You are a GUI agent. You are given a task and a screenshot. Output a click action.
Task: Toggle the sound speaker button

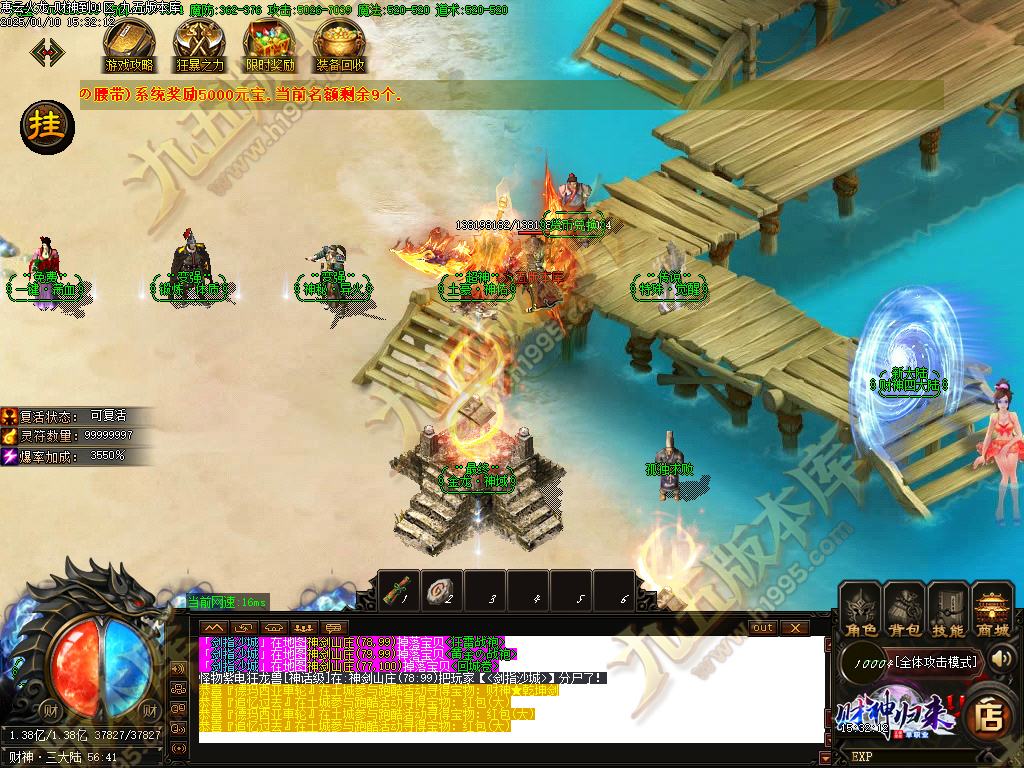tap(1001, 658)
